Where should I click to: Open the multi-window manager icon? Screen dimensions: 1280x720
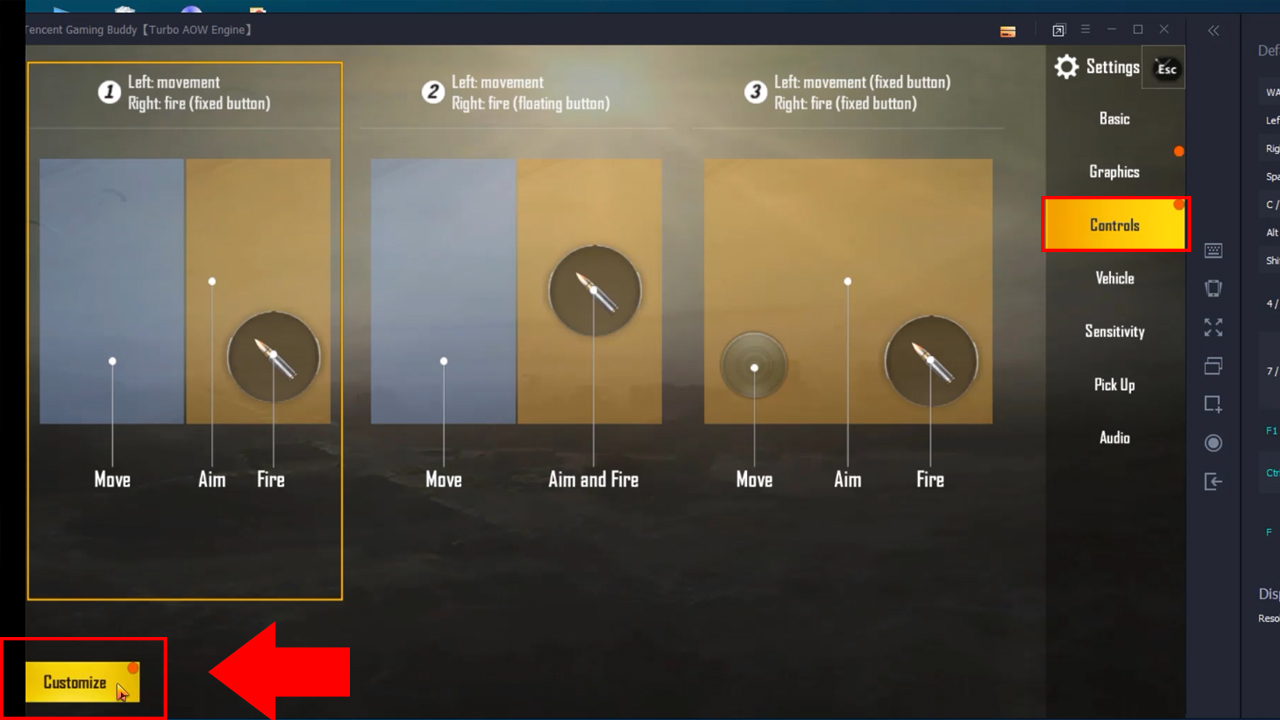(x=1213, y=365)
